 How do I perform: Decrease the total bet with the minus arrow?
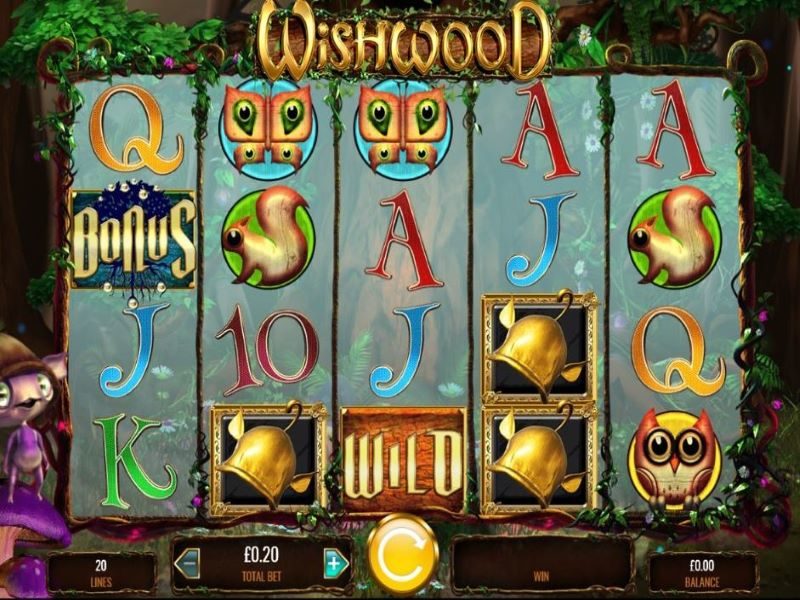pyautogui.click(x=187, y=564)
